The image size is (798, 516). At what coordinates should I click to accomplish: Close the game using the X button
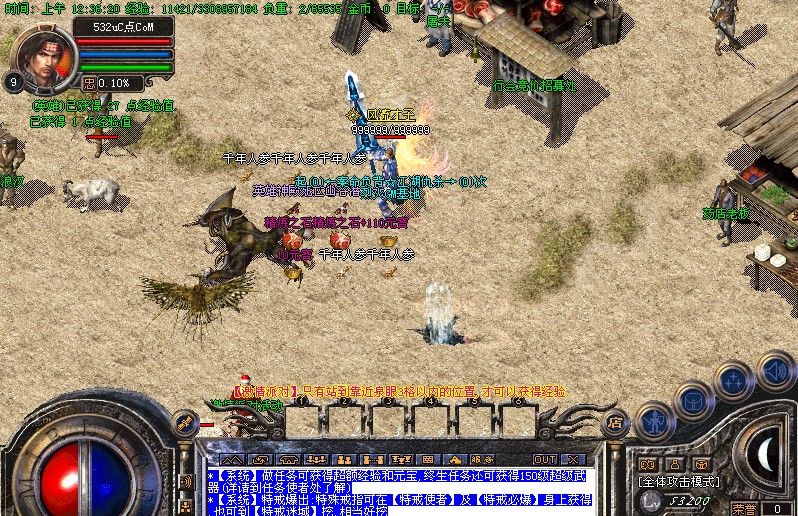[572, 459]
